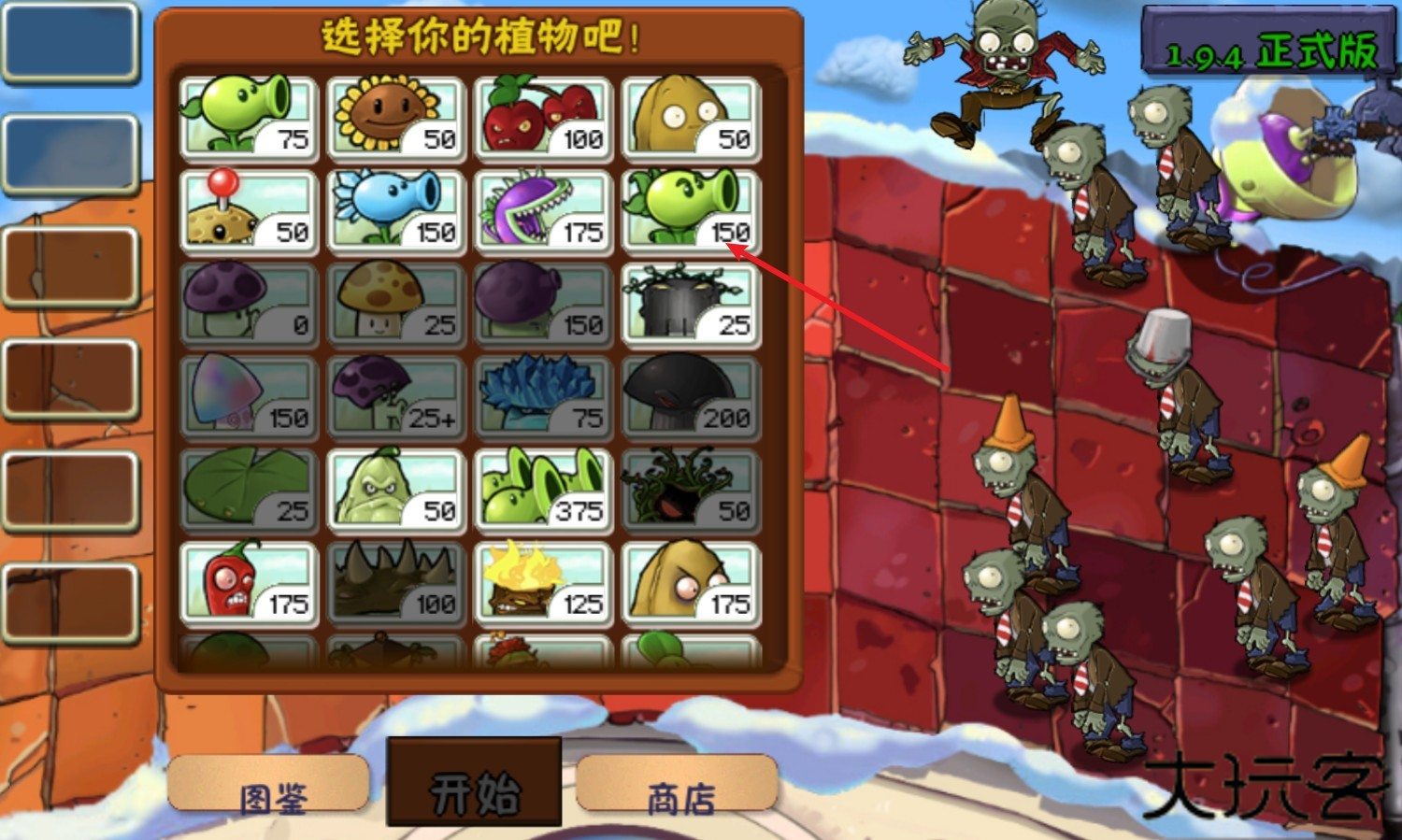Select the Ice-shroom costing 75 sun
Image resolution: width=1402 pixels, height=840 pixels.
coord(543,396)
